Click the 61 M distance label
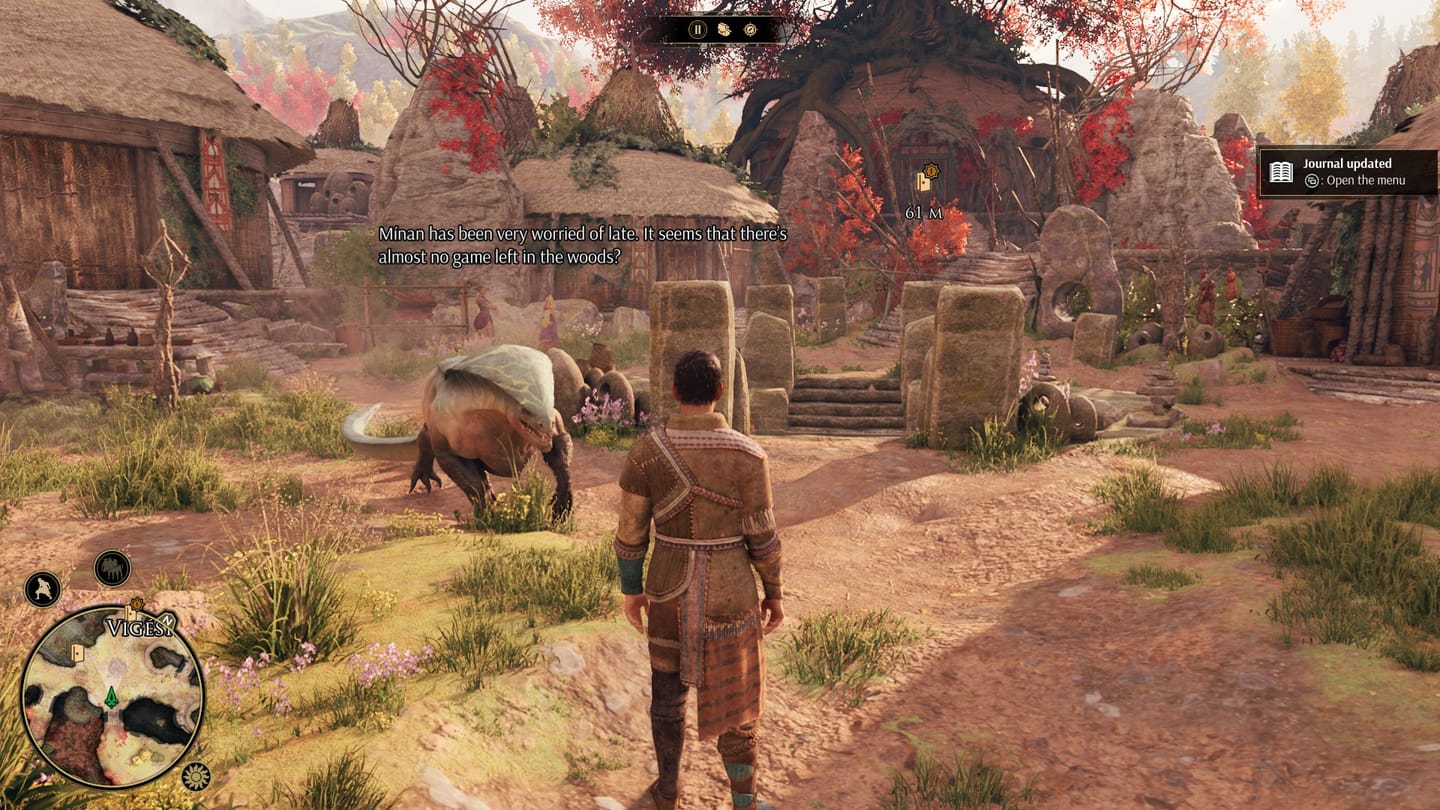The height and width of the screenshot is (810, 1440). tap(924, 211)
